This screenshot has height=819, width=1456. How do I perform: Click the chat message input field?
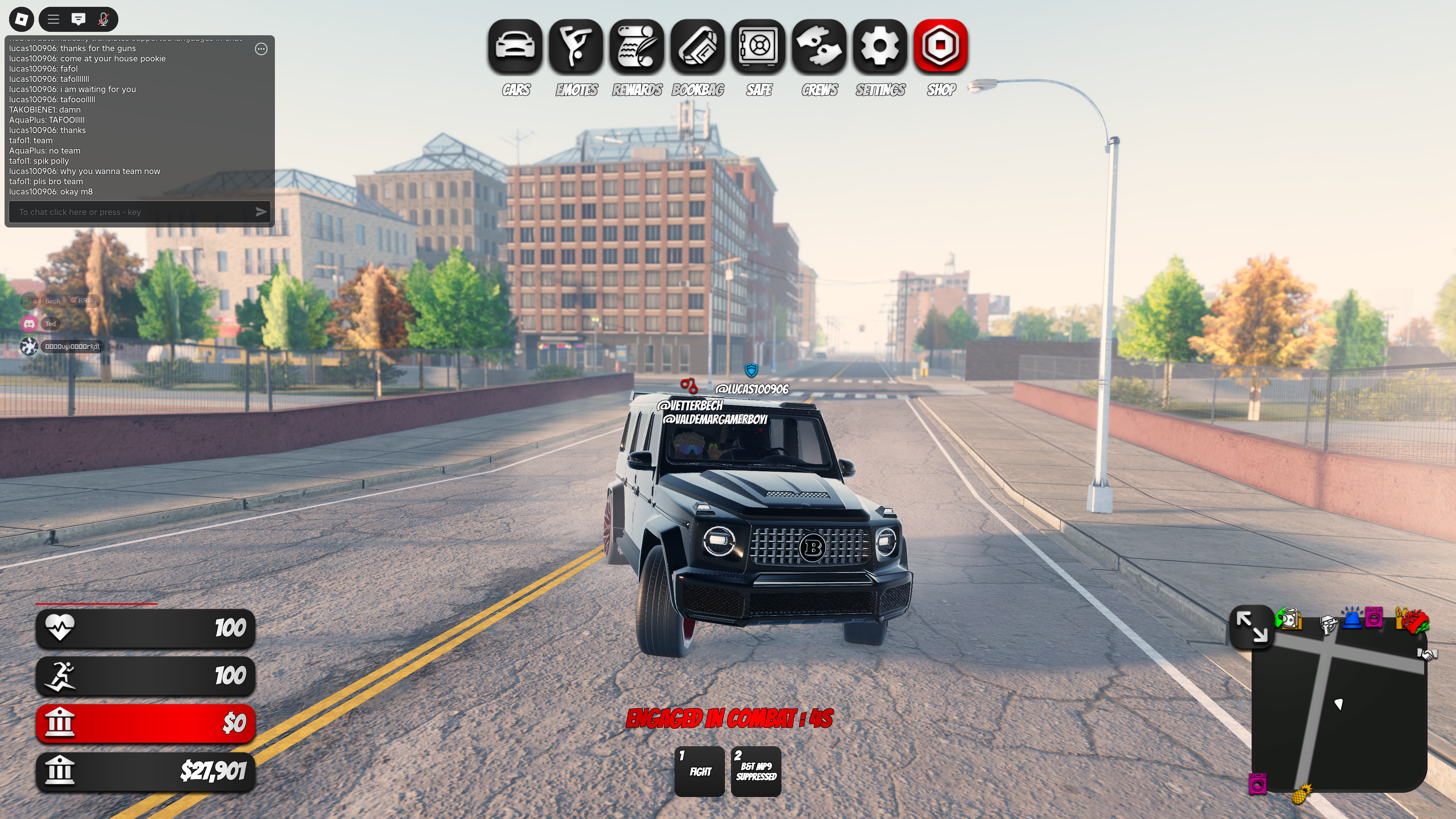pyautogui.click(x=133, y=212)
